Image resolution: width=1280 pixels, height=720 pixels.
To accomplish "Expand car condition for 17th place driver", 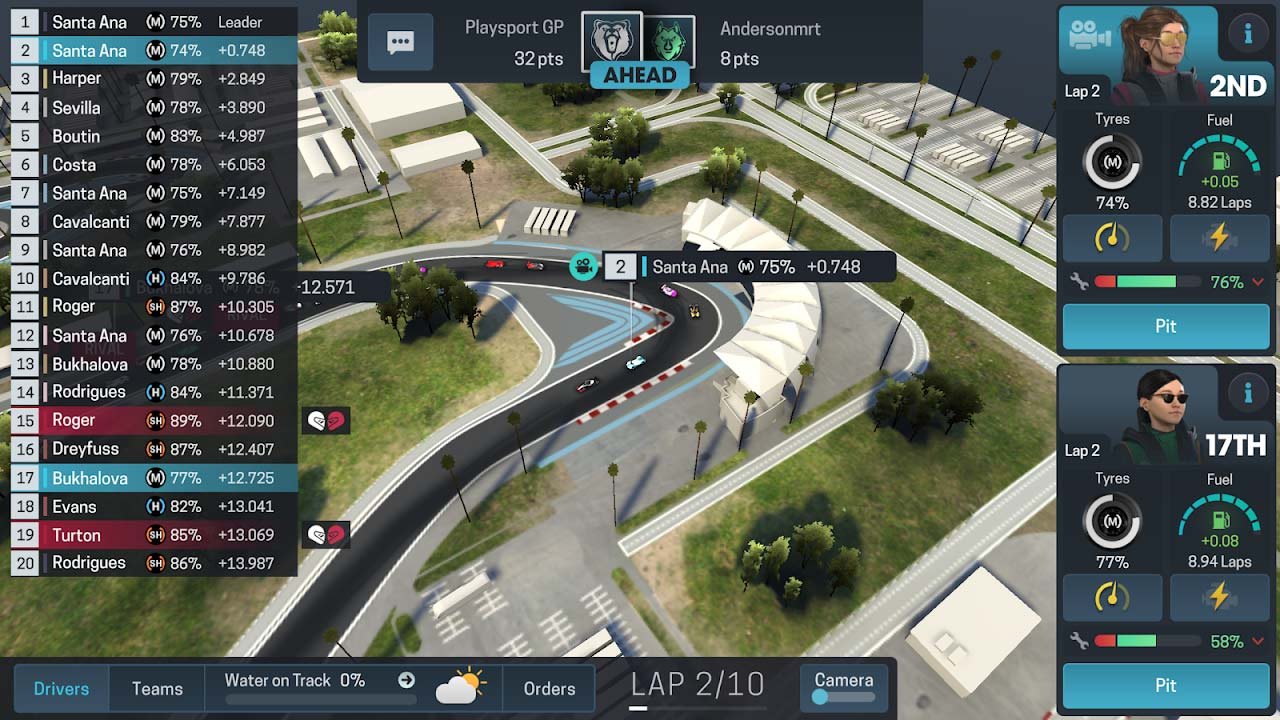I will pyautogui.click(x=1258, y=642).
